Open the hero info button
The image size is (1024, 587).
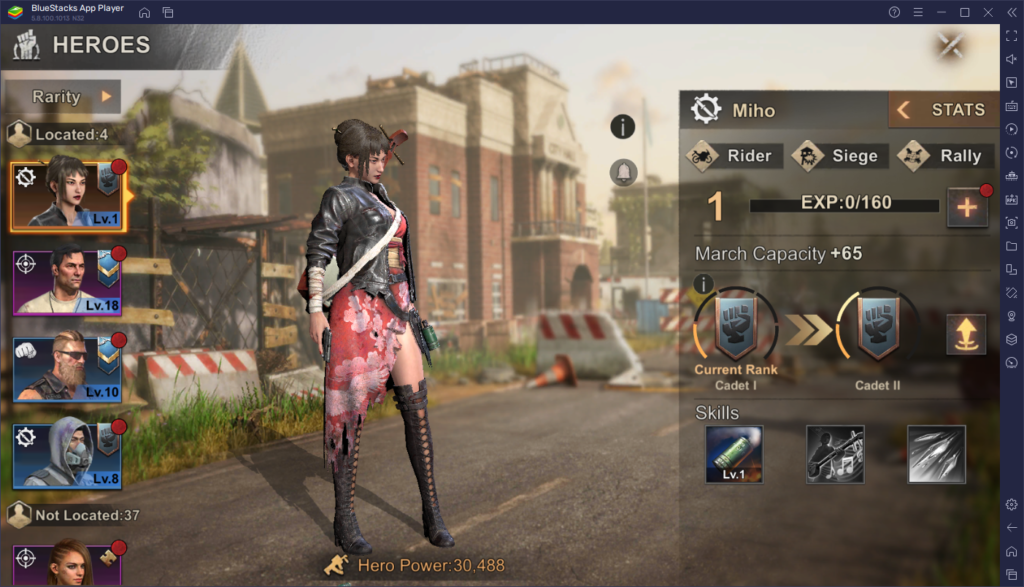click(x=623, y=126)
